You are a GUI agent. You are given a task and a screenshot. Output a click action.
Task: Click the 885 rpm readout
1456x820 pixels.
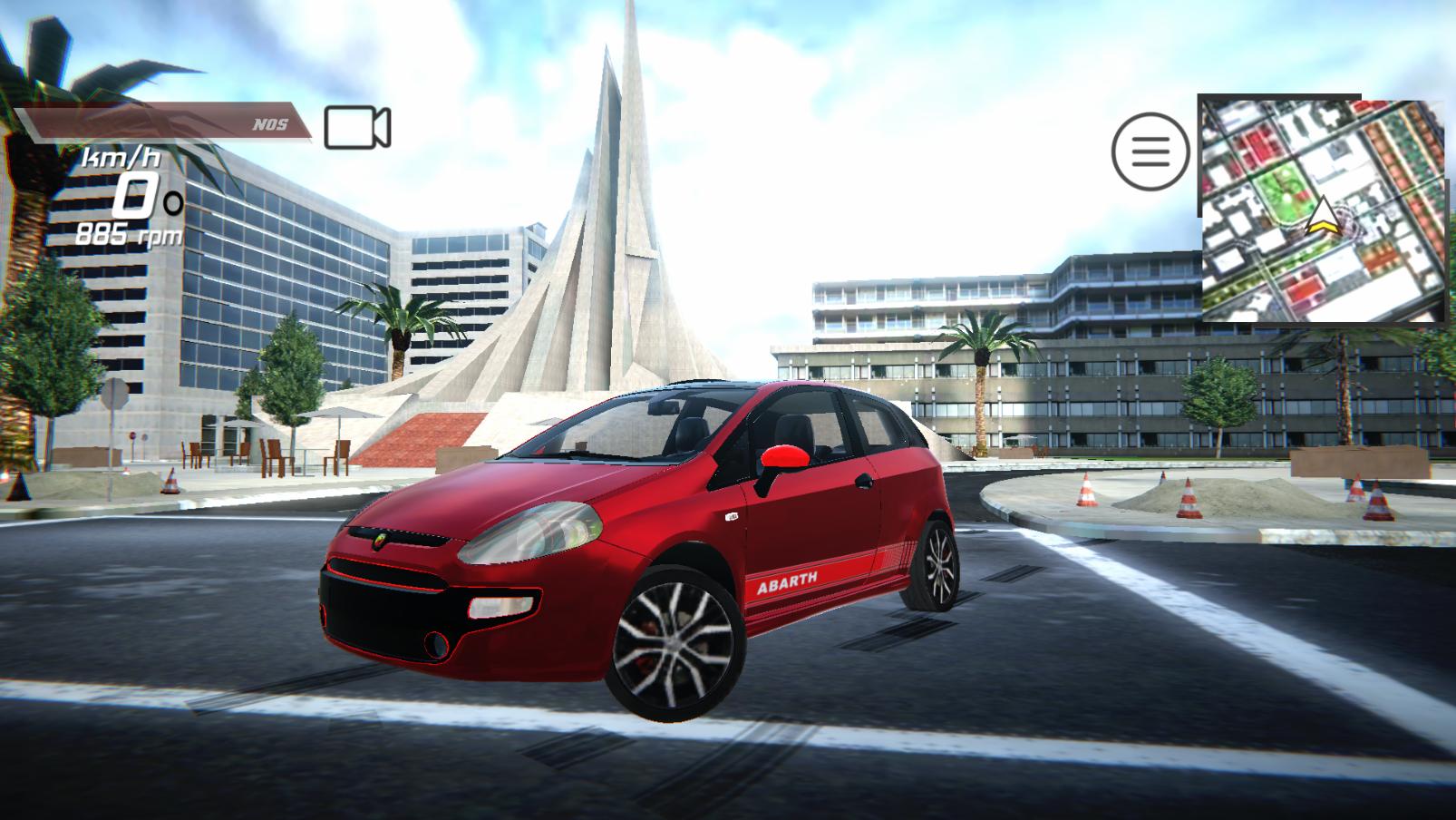coord(130,234)
